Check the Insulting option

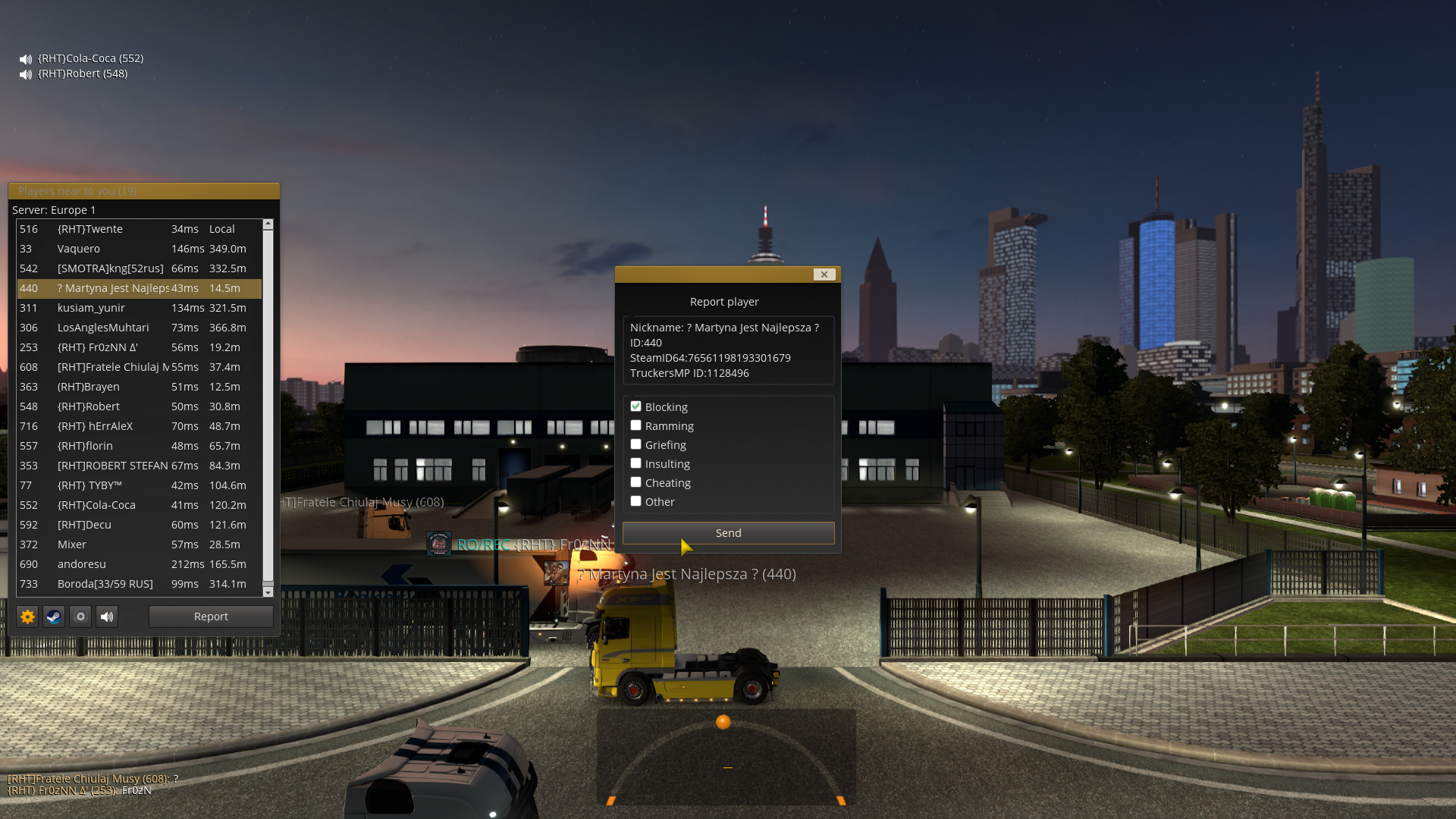636,463
